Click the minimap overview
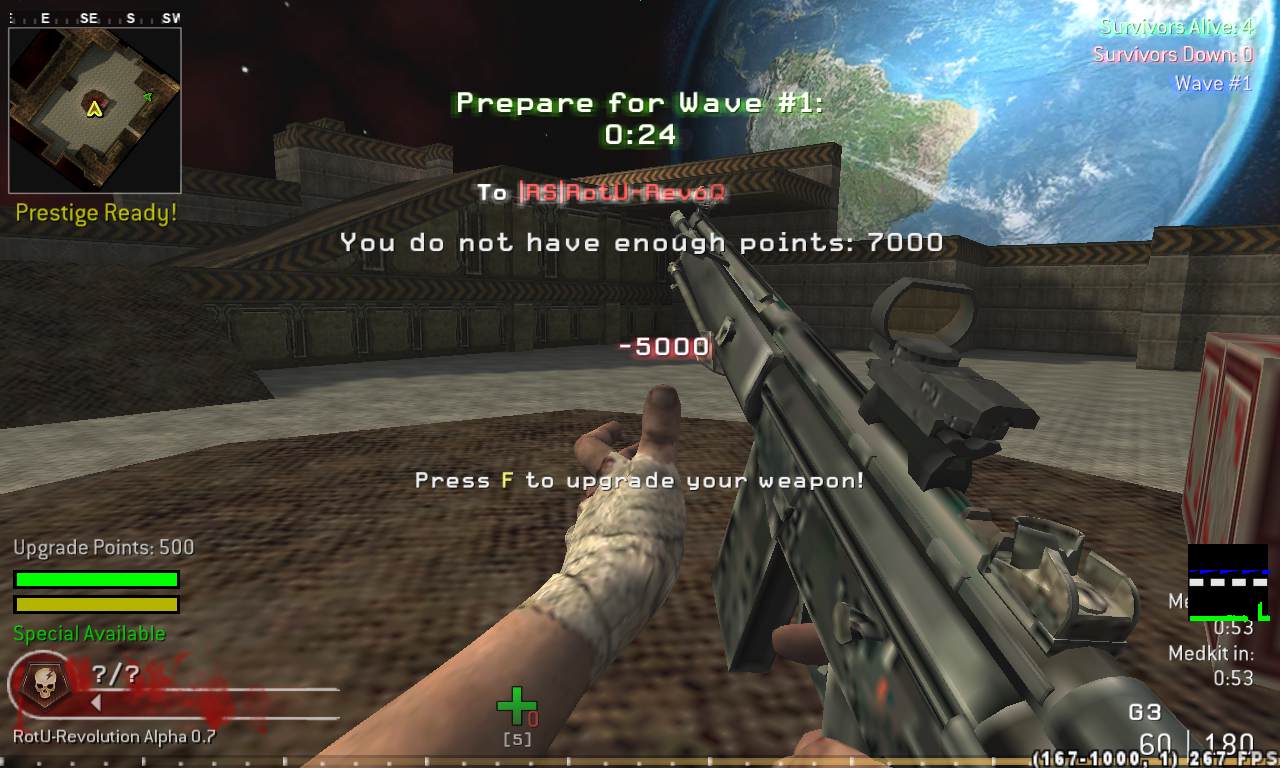This screenshot has width=1280, height=768. 95,110
